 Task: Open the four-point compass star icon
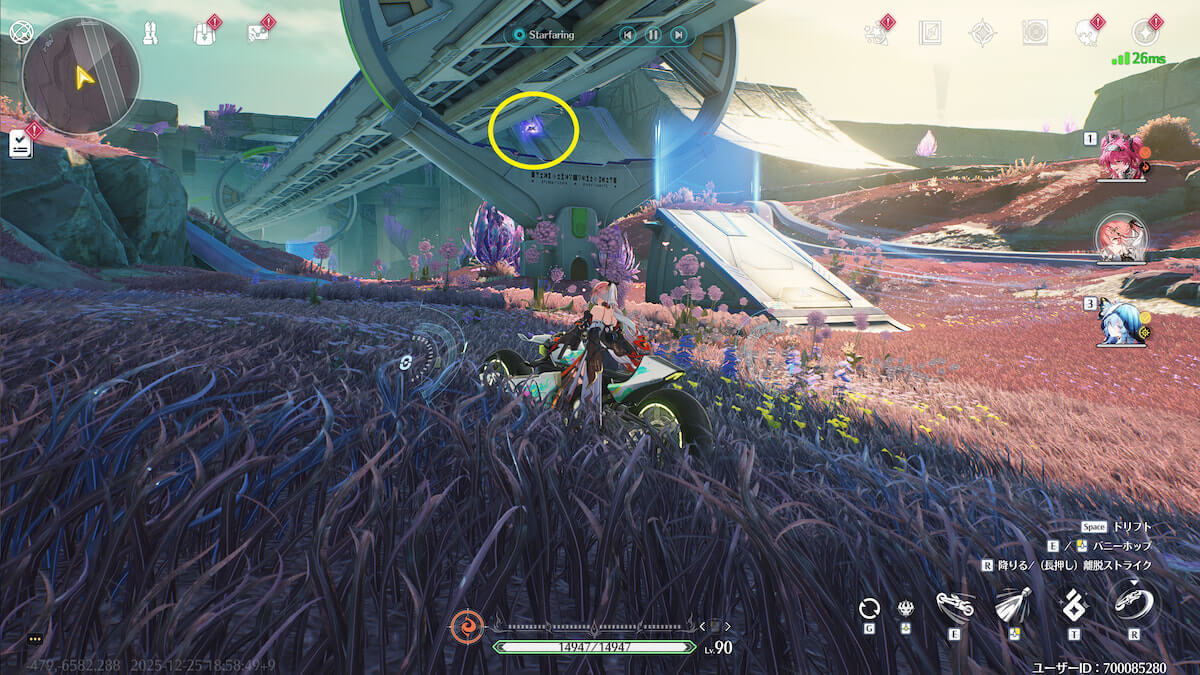[982, 33]
